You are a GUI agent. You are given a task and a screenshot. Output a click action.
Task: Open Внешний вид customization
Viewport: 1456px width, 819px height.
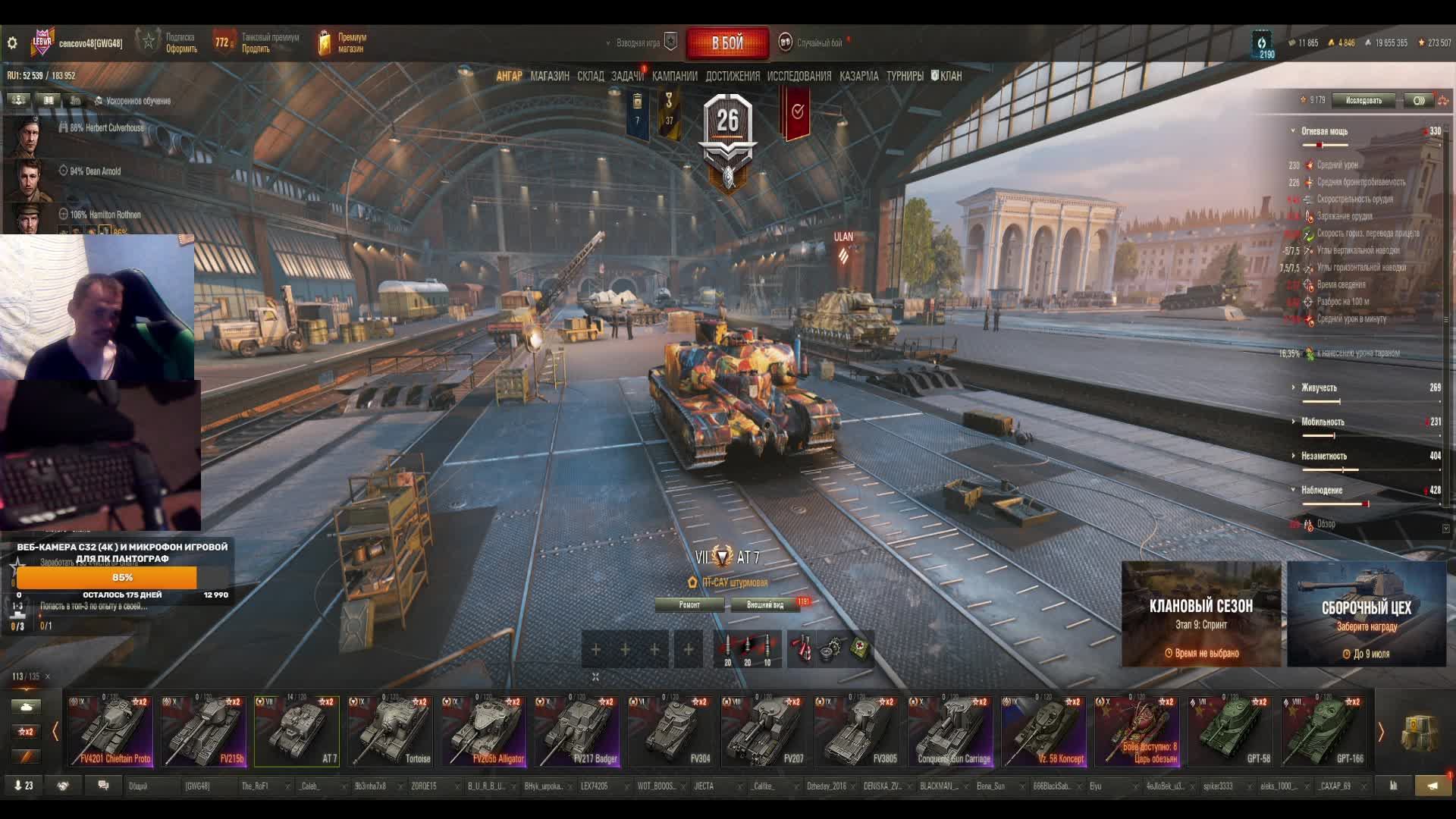[764, 604]
